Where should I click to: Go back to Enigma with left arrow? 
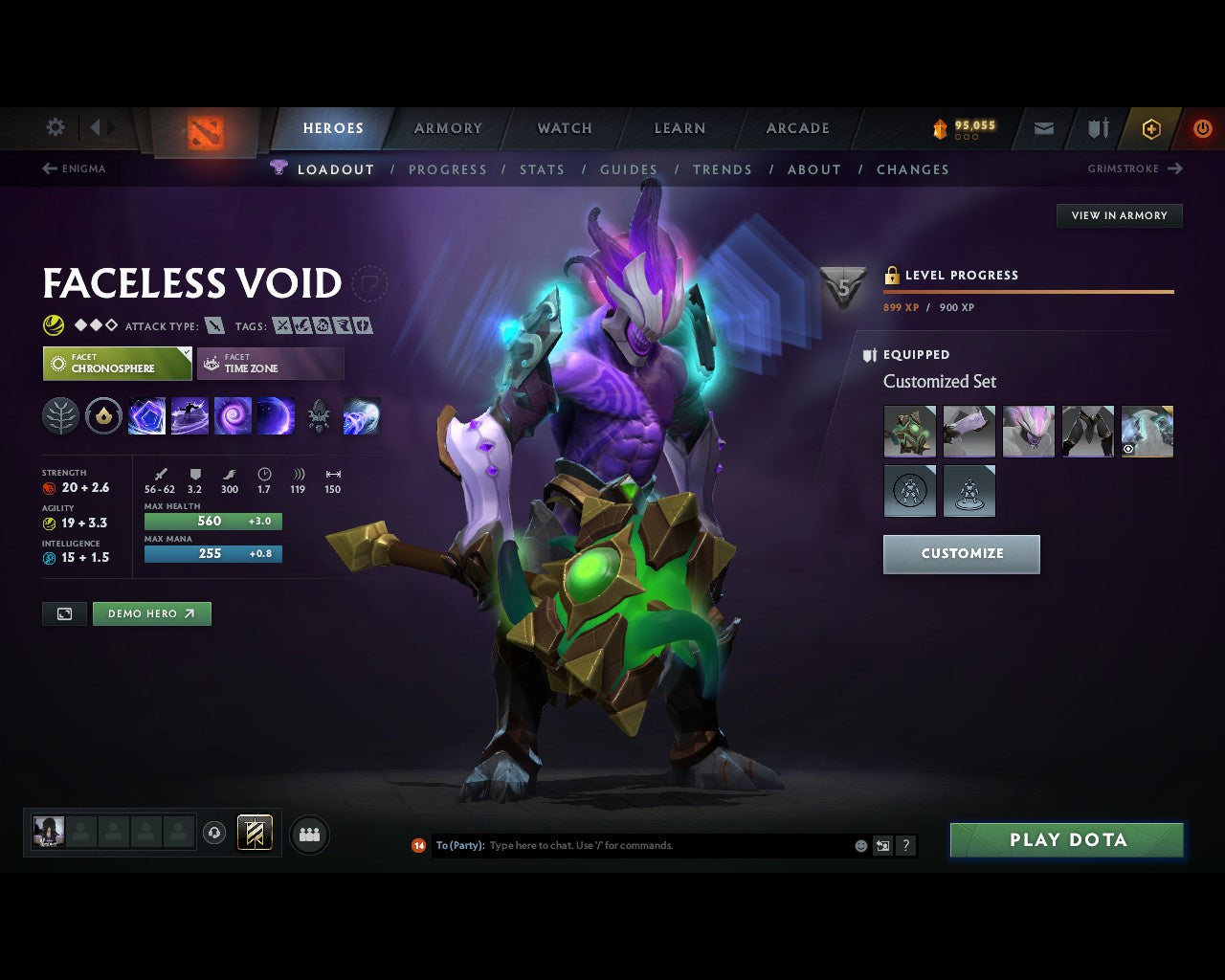[x=48, y=168]
